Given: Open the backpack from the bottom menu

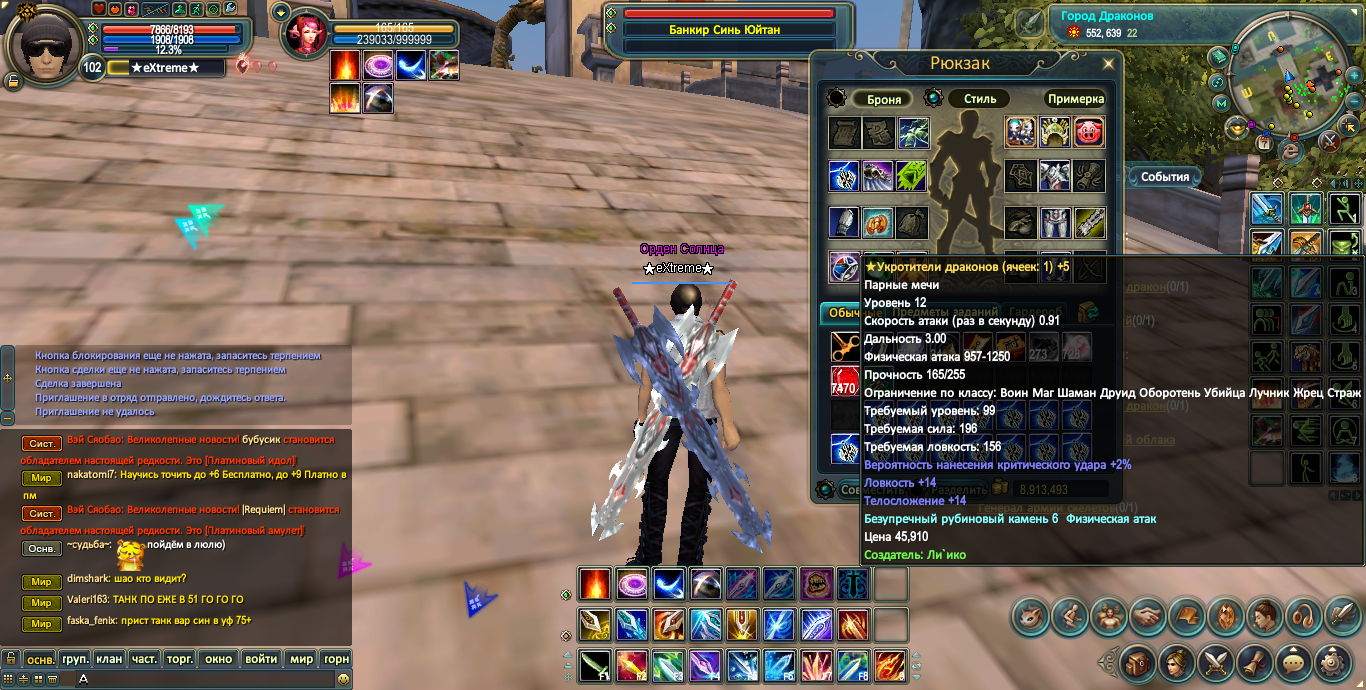Looking at the screenshot, I should (1136, 662).
